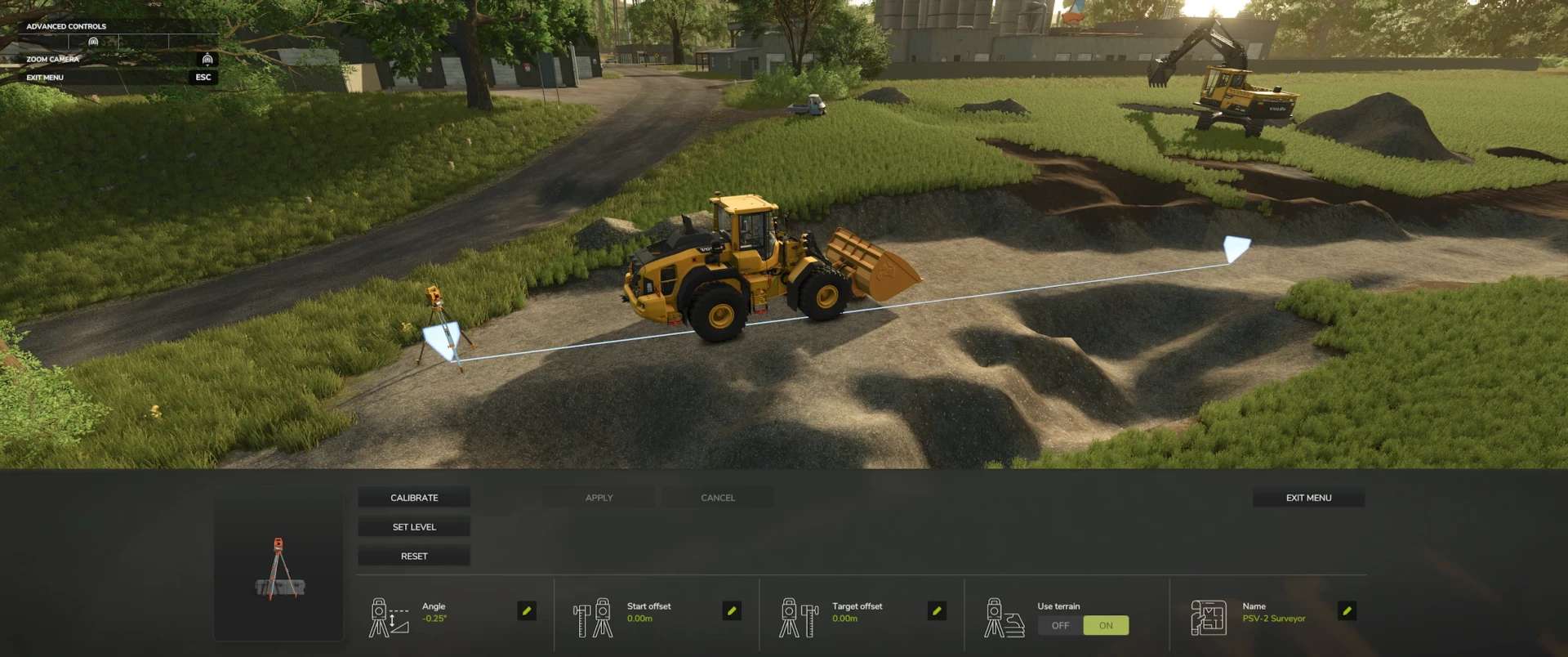Open the Angle value editor showing -0.25°
Viewport: 1568px width, 657px height.
pyautogui.click(x=432, y=619)
